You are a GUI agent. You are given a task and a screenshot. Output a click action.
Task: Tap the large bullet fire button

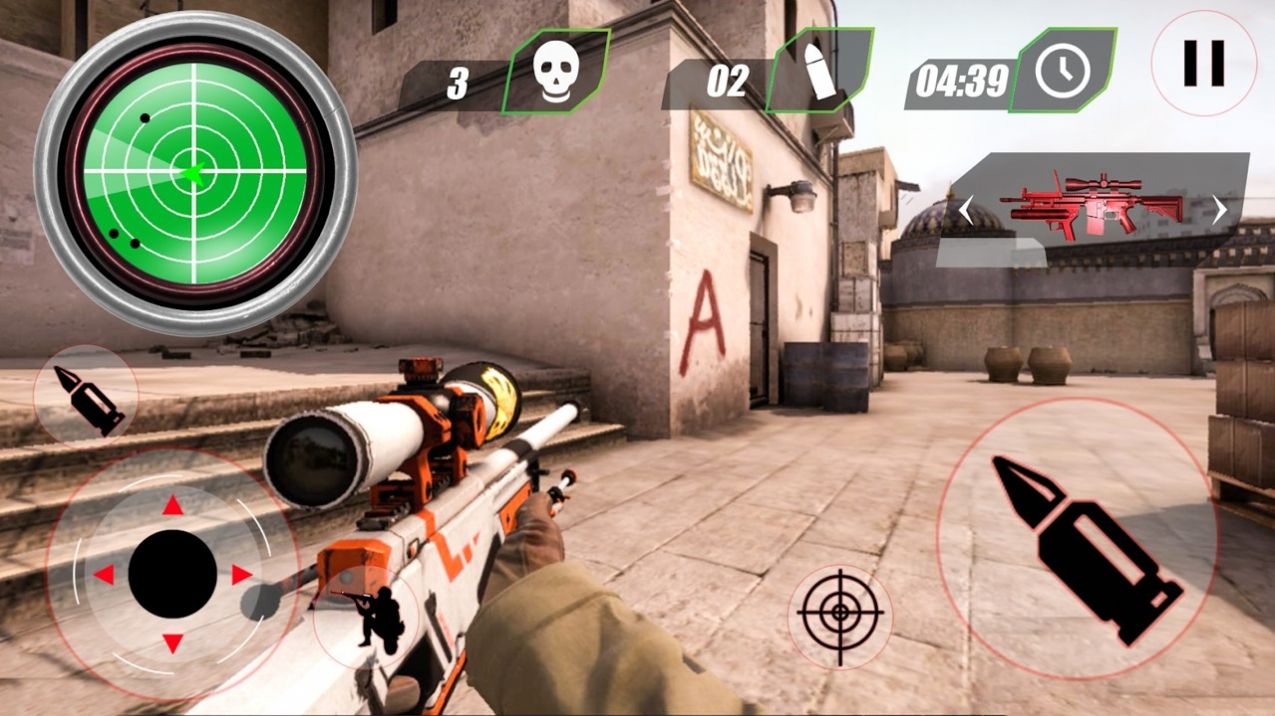pyautogui.click(x=1078, y=541)
